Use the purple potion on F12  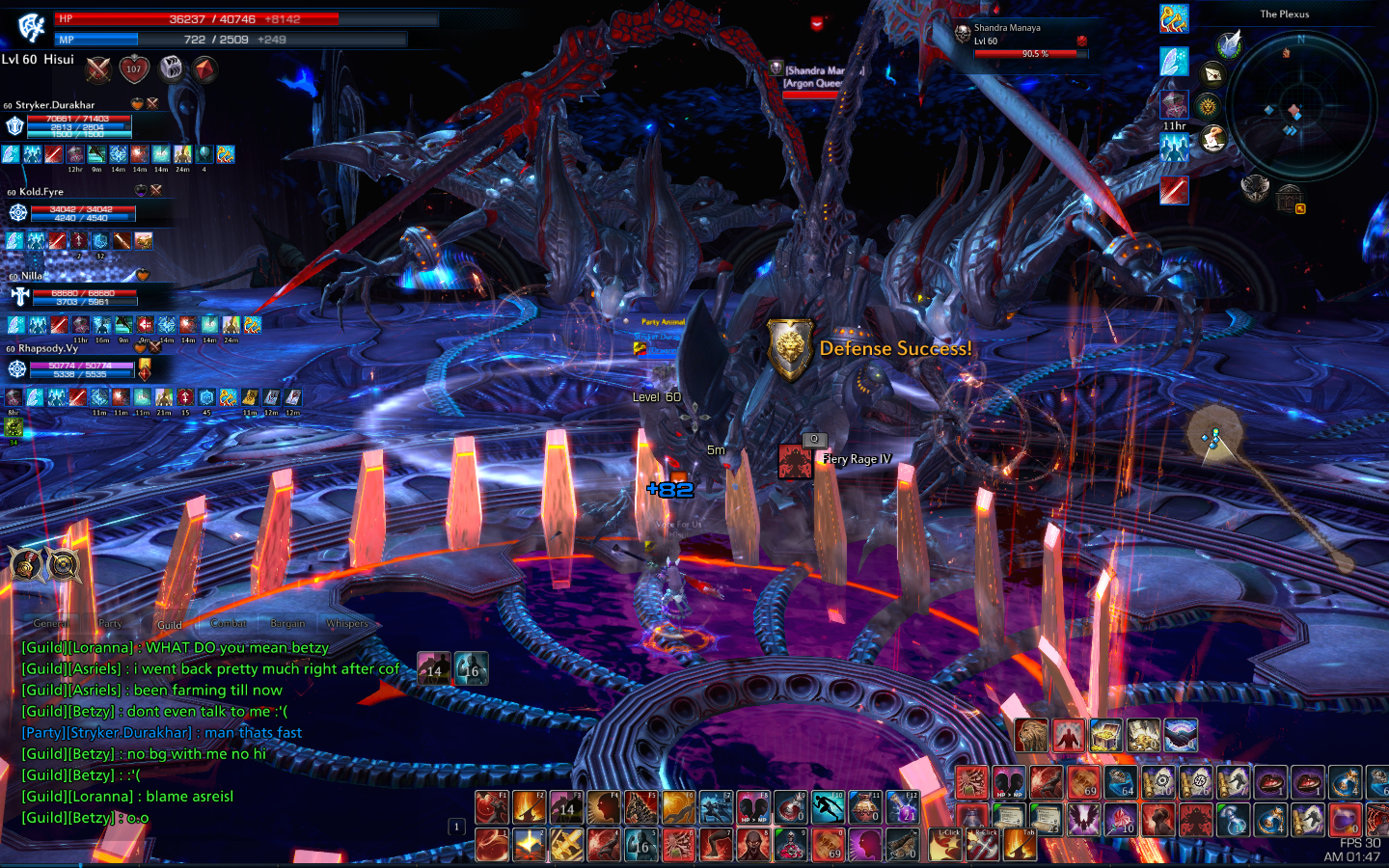(903, 807)
